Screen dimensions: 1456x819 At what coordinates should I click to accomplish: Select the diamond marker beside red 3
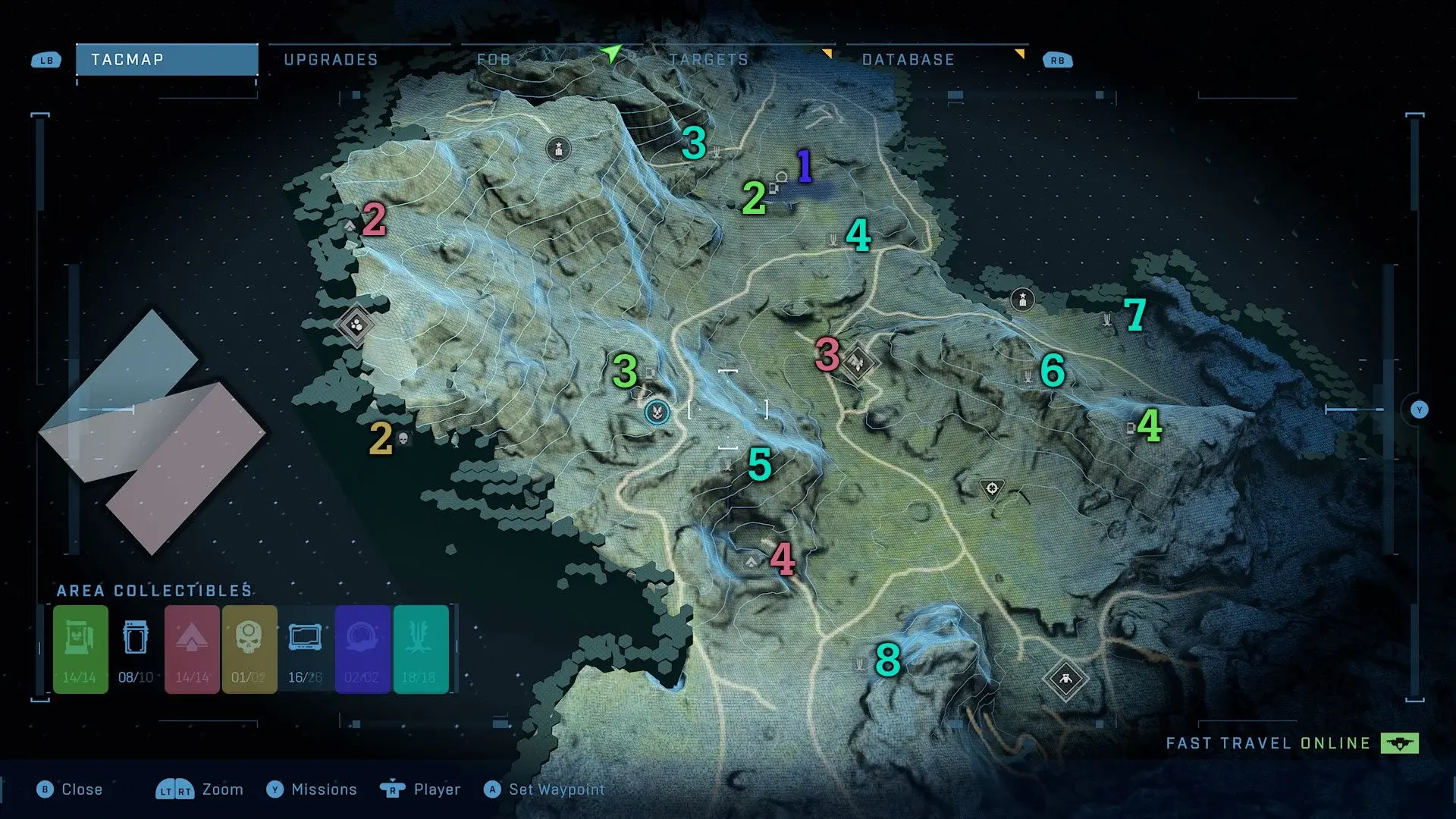click(858, 362)
